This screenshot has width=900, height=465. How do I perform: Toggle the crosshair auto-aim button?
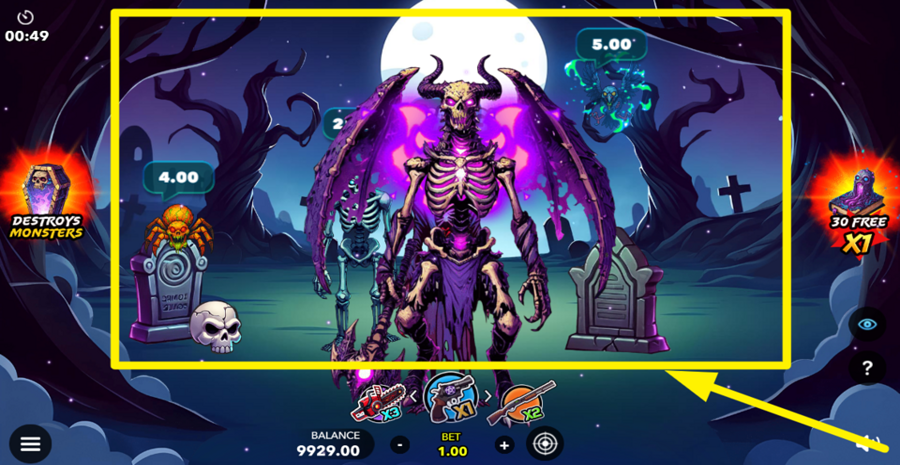pos(544,443)
